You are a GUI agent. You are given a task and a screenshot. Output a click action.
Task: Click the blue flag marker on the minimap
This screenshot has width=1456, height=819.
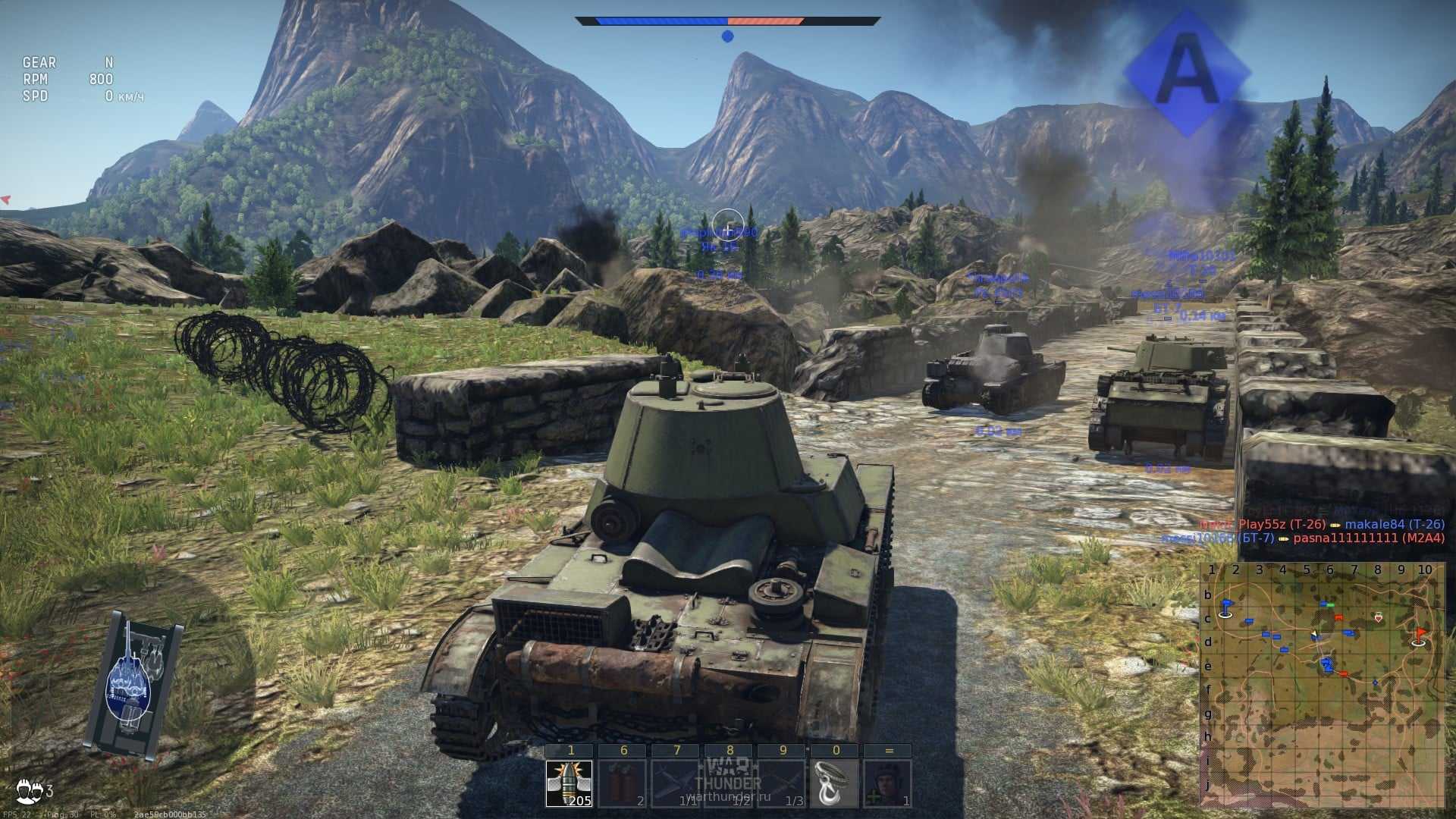[x=1225, y=607]
